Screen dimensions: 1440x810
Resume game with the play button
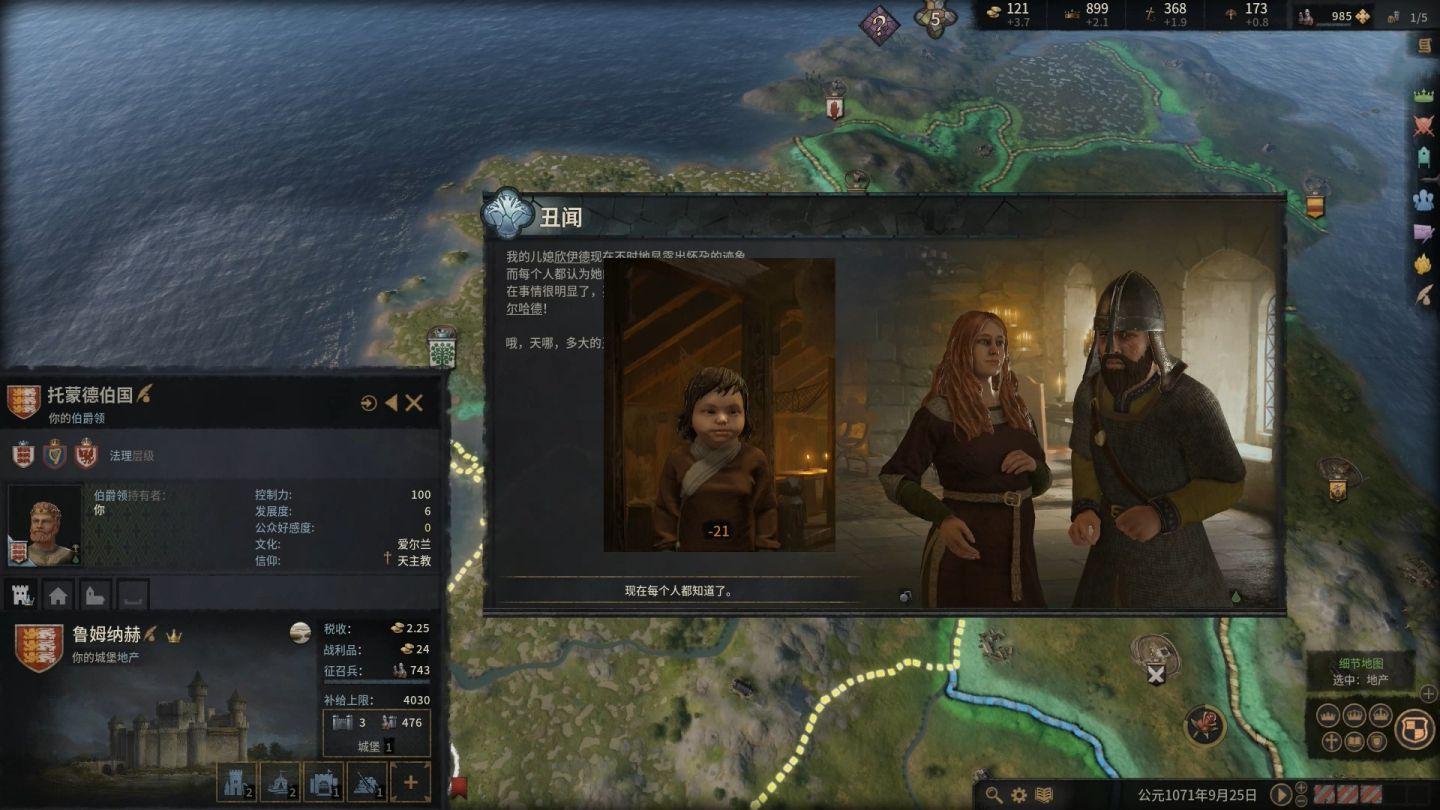pyautogui.click(x=1280, y=795)
